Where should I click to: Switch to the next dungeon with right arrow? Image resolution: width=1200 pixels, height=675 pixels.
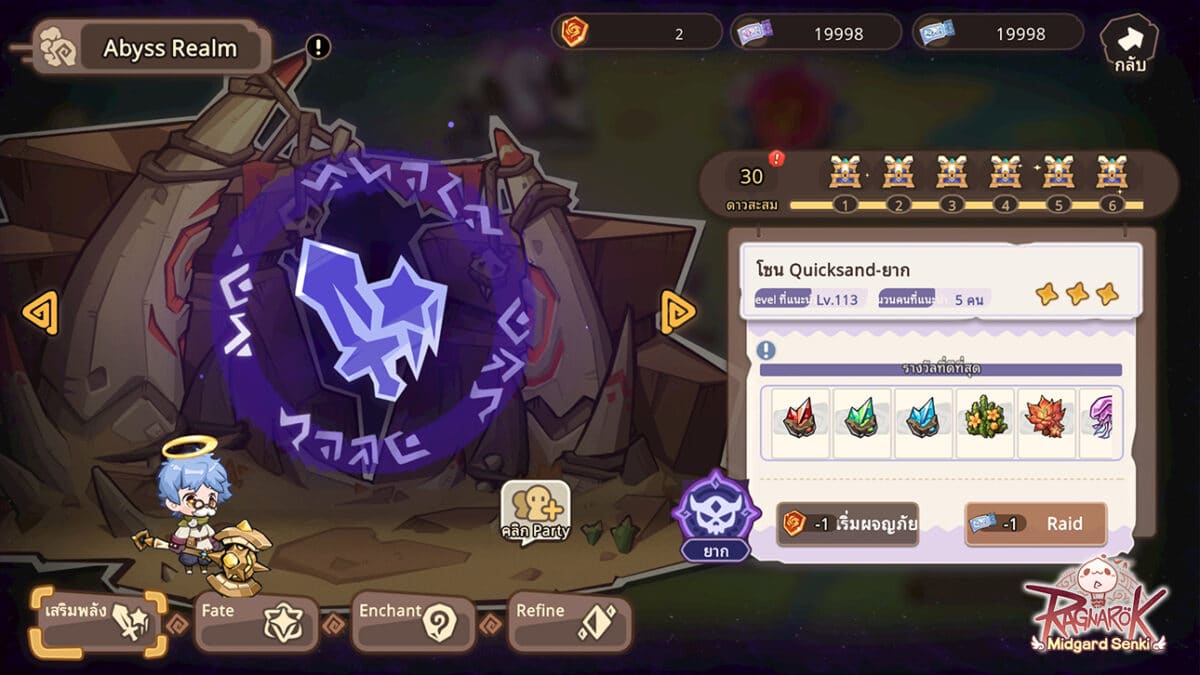point(678,313)
